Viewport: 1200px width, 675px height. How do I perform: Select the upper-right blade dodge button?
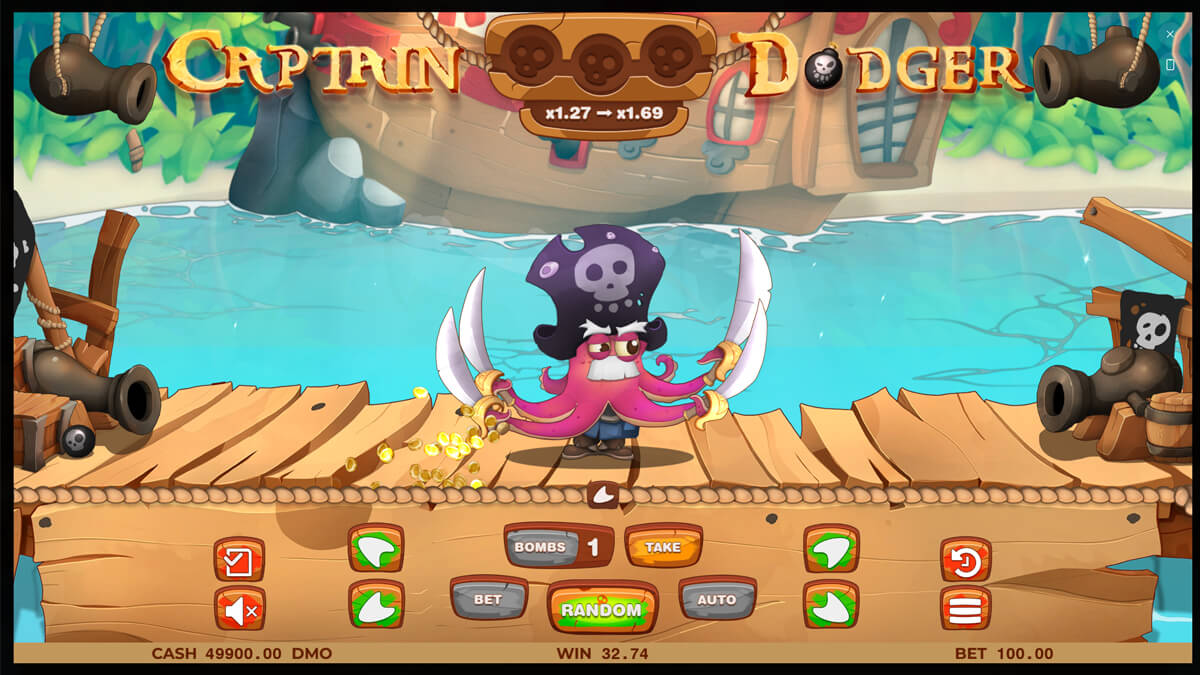(831, 548)
